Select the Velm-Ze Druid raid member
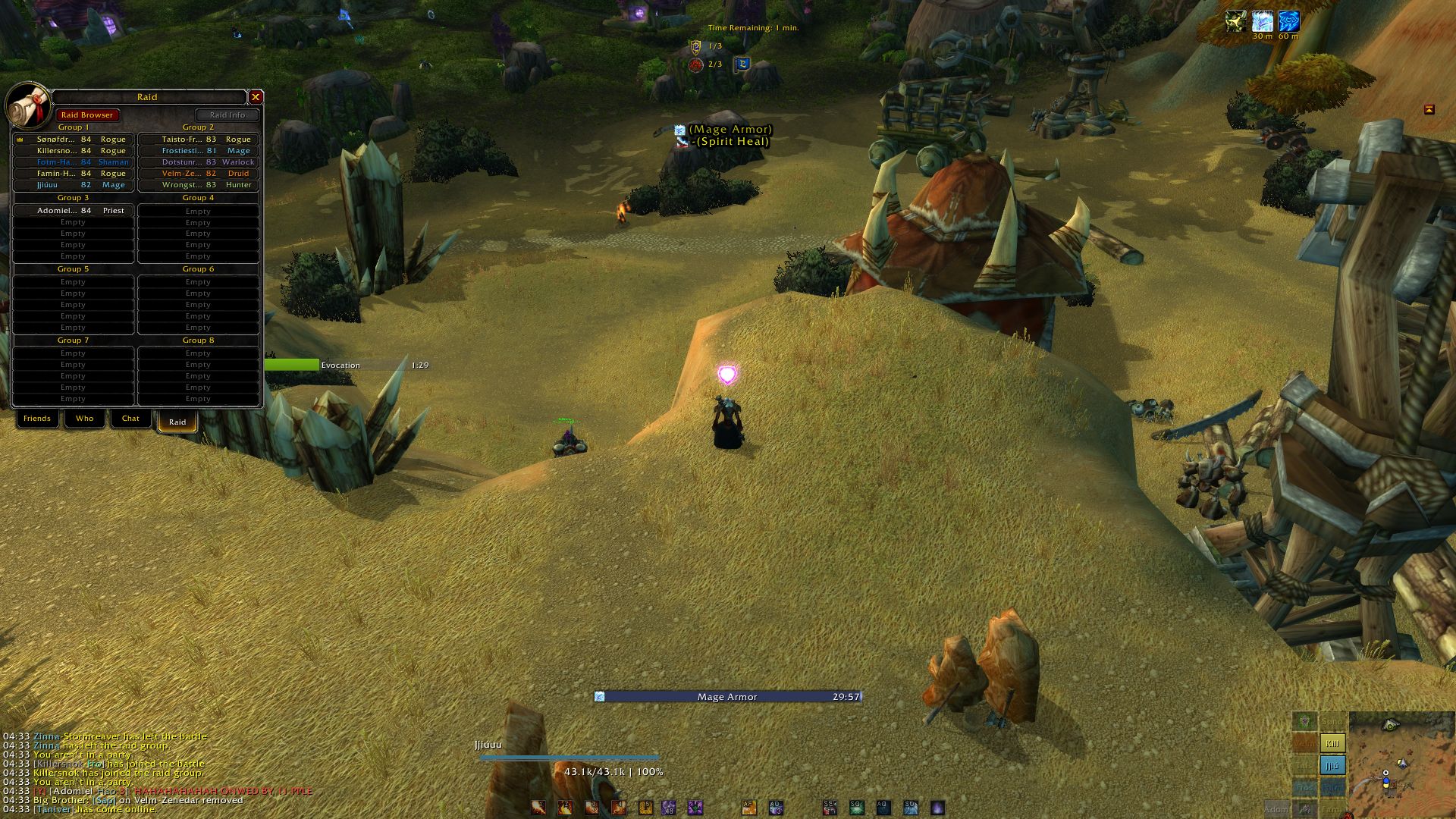This screenshot has width=1456, height=819. [x=199, y=174]
